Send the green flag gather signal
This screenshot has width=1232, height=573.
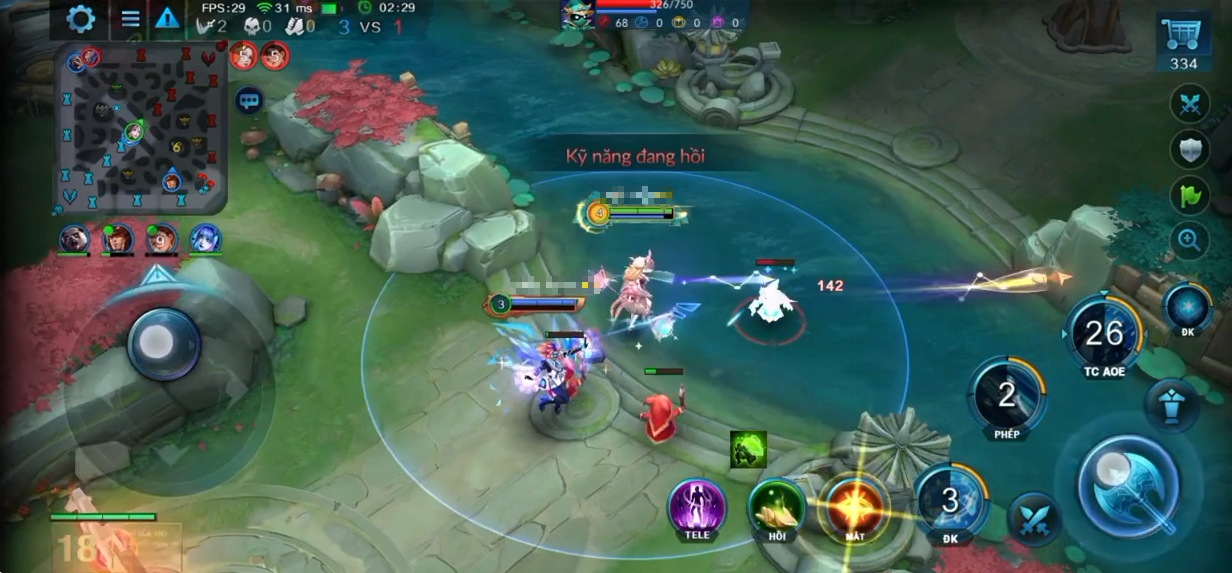(1189, 196)
